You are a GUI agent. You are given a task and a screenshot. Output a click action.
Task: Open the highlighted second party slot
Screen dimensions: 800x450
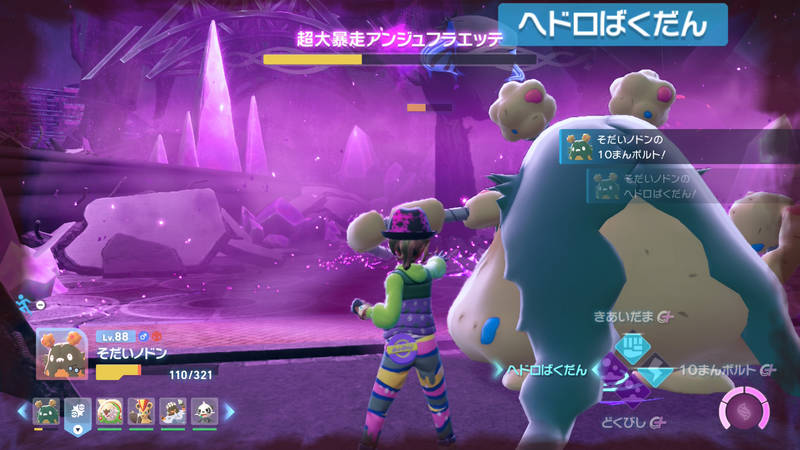(77, 411)
